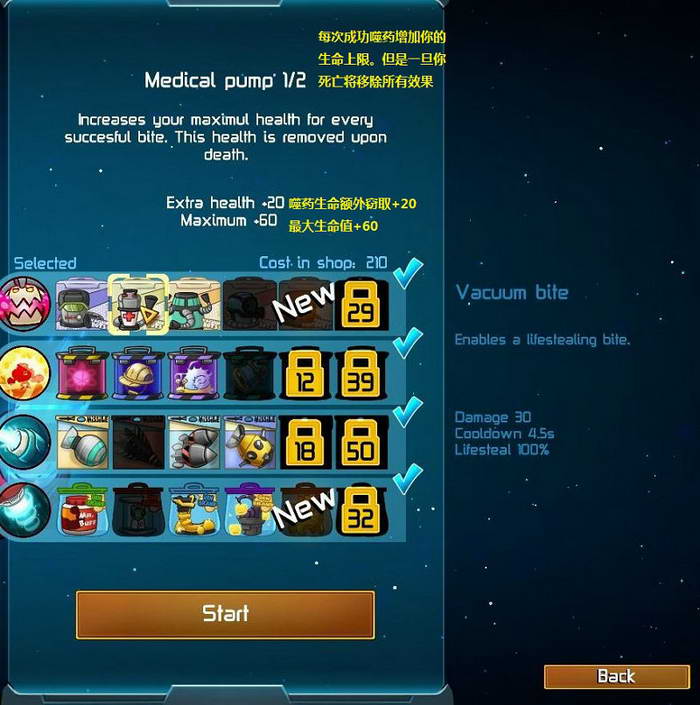Choose the yellow hard hat upgrade

(137, 374)
